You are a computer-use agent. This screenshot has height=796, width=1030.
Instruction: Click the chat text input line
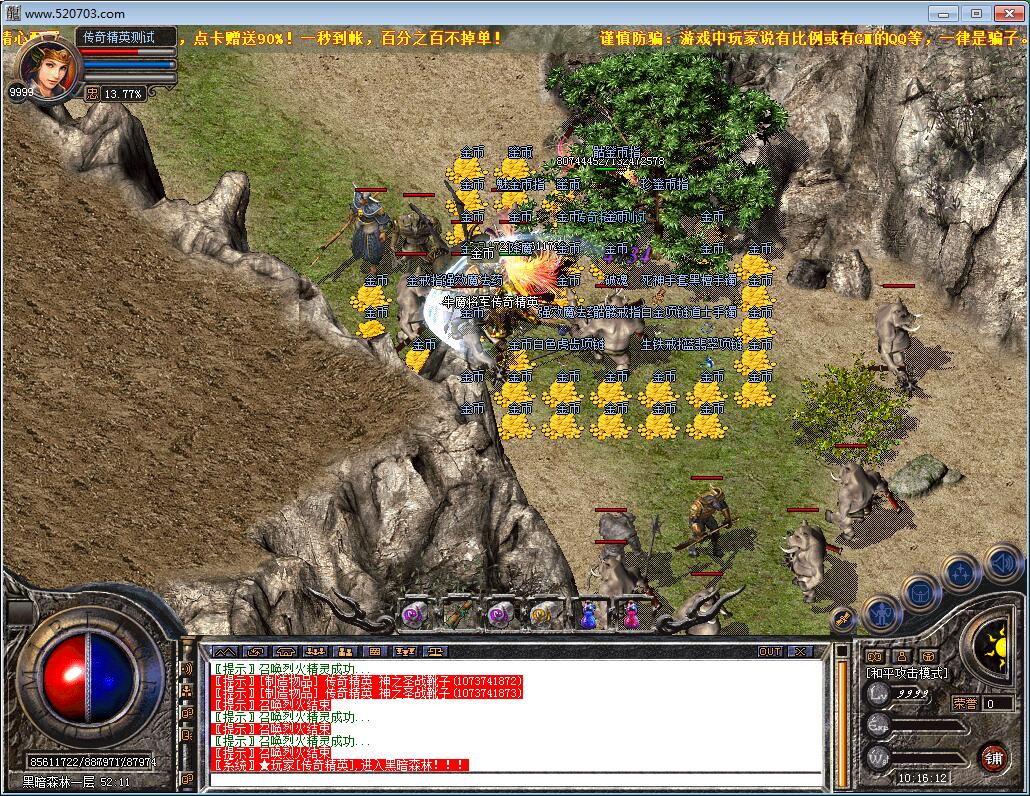click(x=510, y=778)
